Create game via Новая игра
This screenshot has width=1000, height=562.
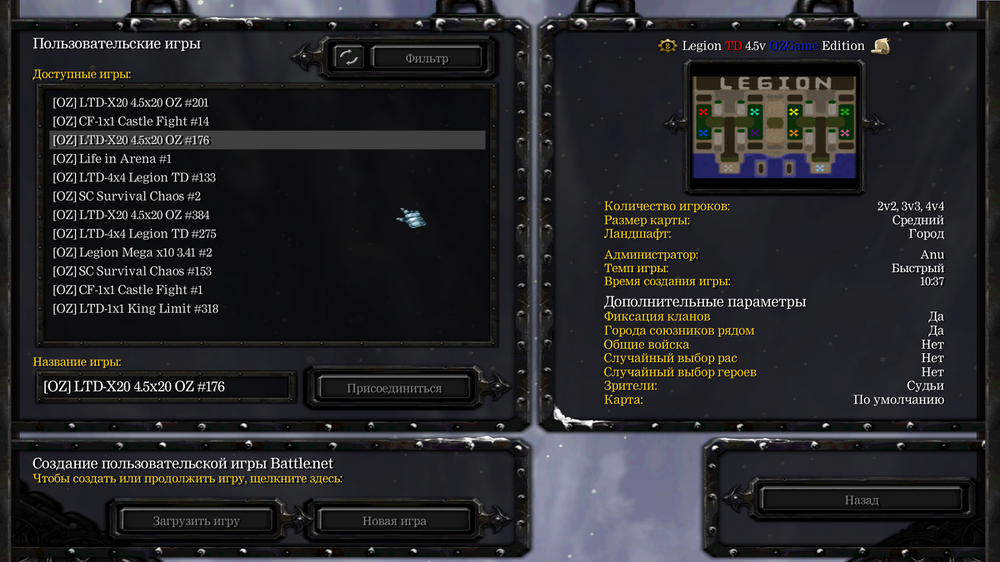click(394, 521)
